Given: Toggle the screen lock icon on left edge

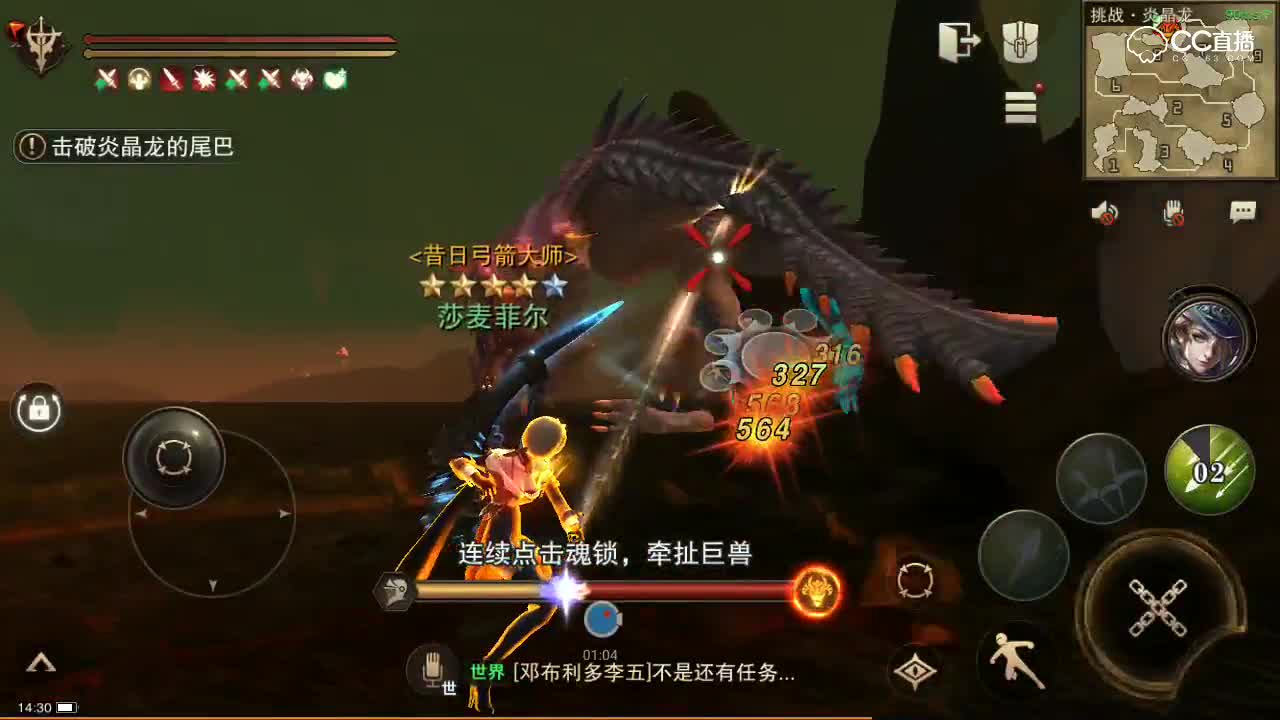Looking at the screenshot, I should [38, 410].
